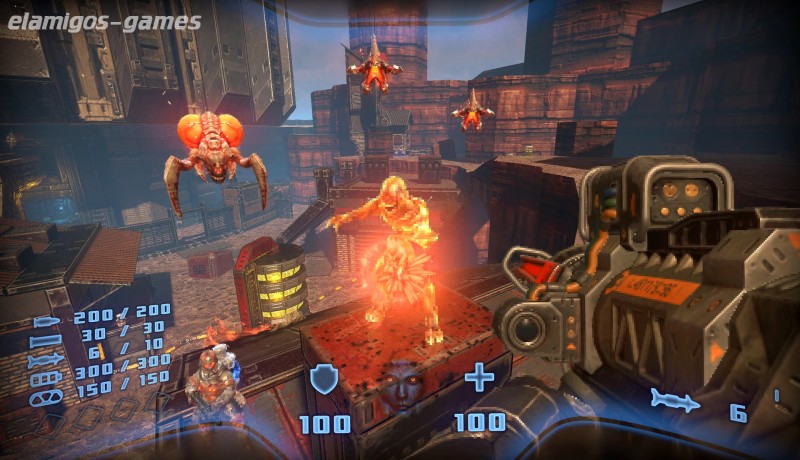Click the armor shield icon
This screenshot has width=800, height=460.
click(x=323, y=379)
